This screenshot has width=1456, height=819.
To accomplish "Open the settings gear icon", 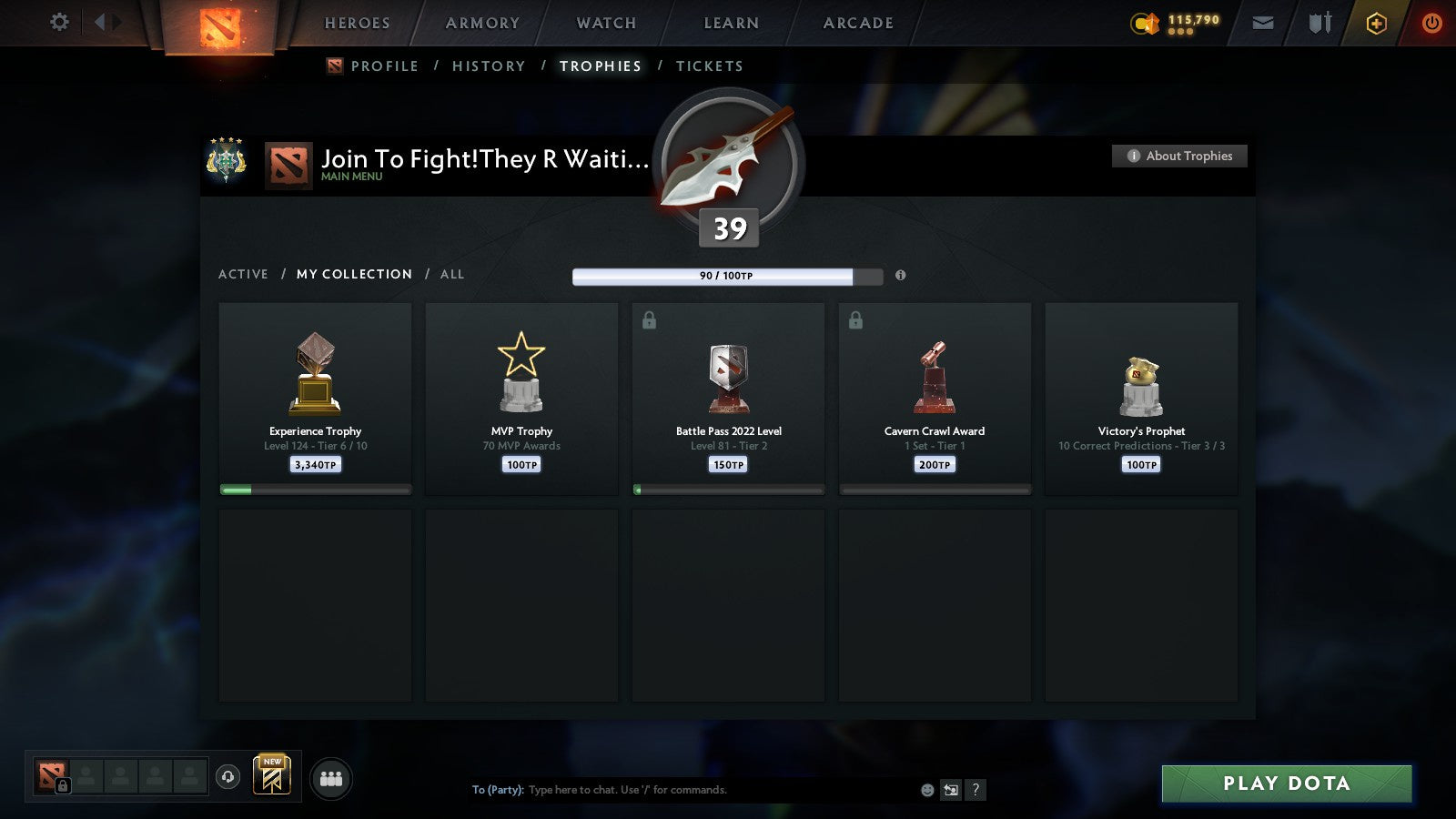I will [58, 22].
